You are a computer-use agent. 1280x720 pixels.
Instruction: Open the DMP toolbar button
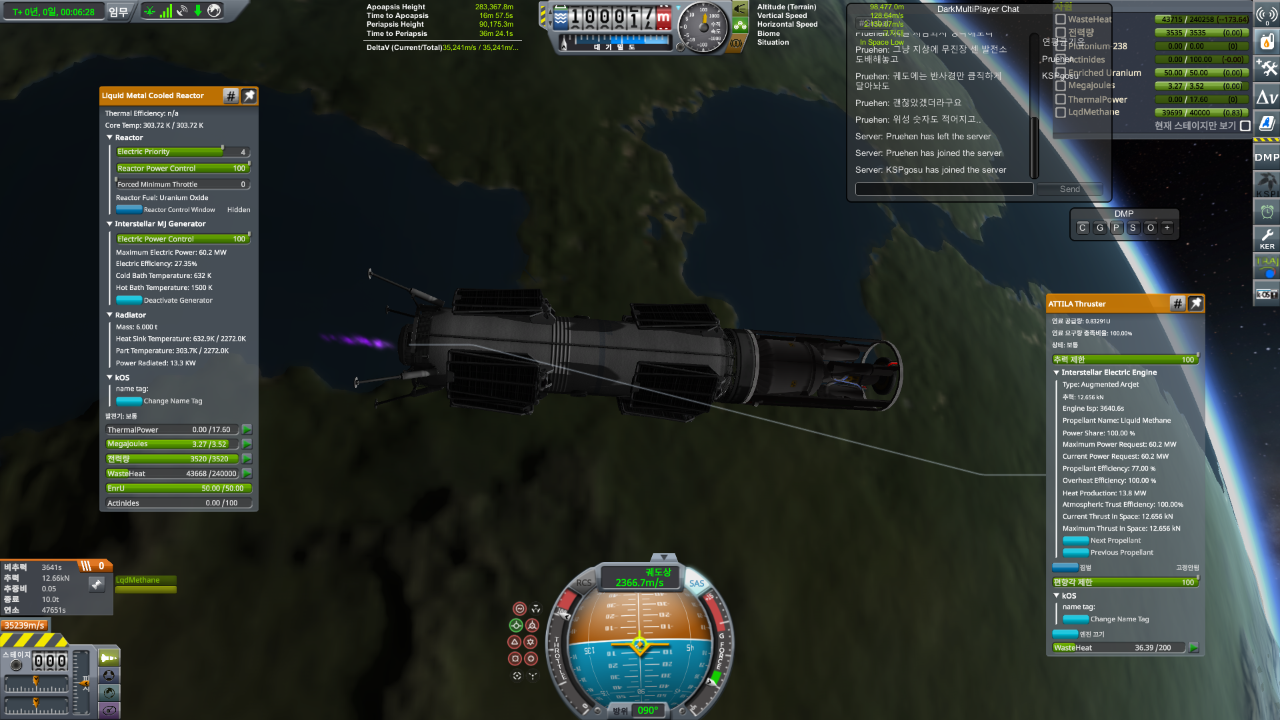point(1266,157)
